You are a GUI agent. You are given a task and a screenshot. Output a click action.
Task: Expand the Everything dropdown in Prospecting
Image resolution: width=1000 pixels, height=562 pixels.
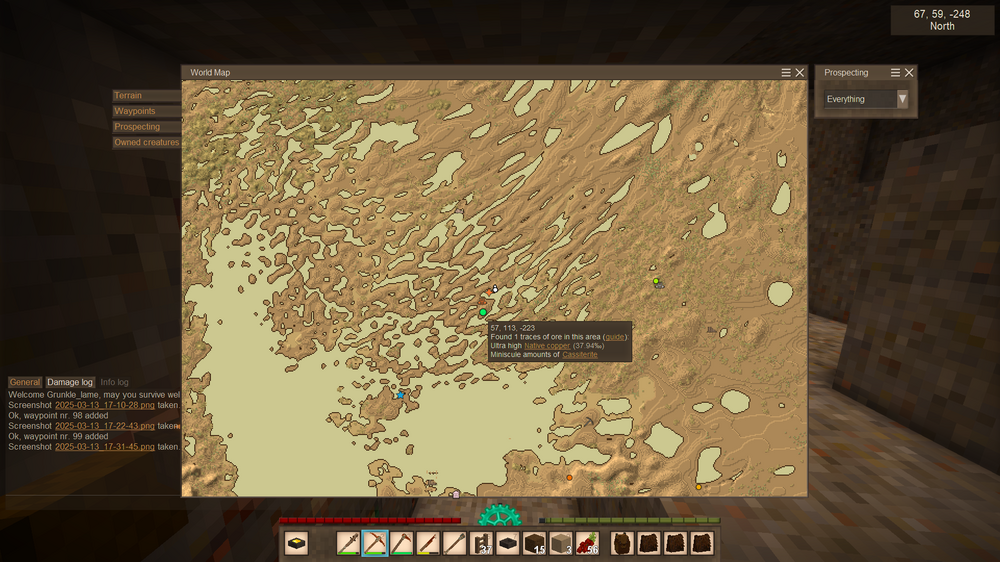(x=902, y=99)
